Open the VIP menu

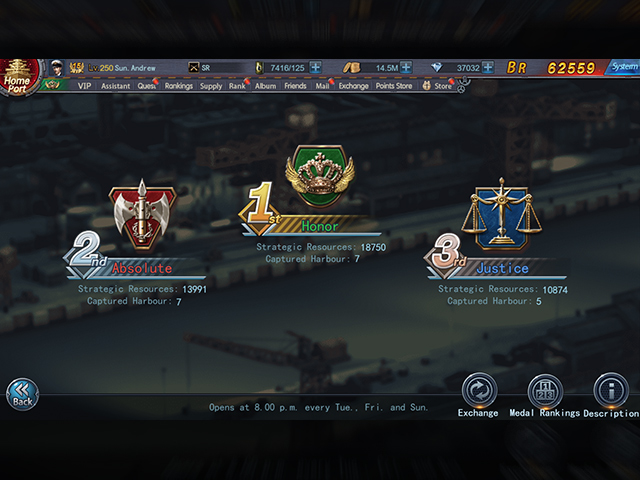83,86
